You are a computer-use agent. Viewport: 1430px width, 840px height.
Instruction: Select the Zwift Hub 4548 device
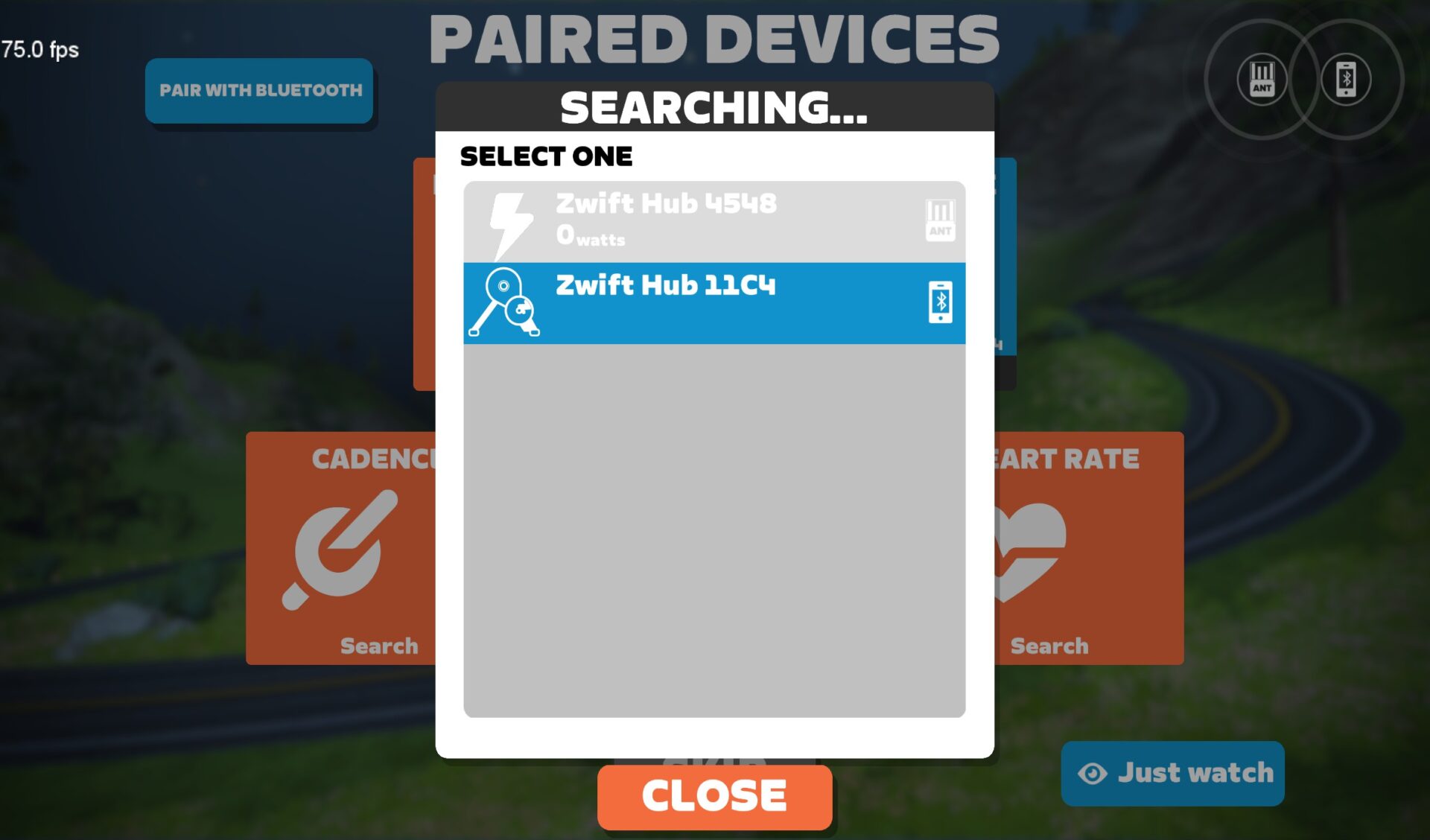coord(714,220)
